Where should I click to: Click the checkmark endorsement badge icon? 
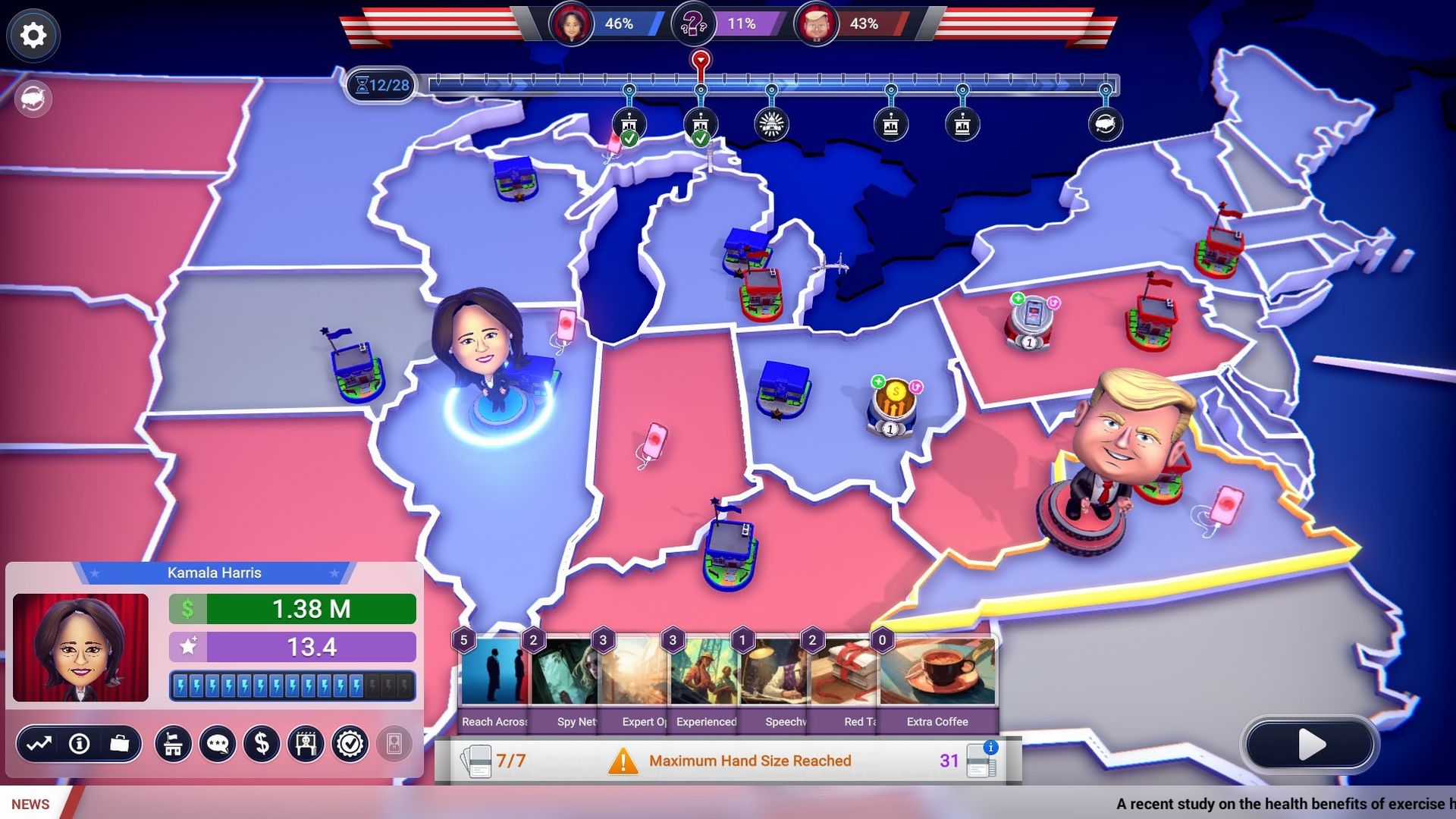(349, 745)
